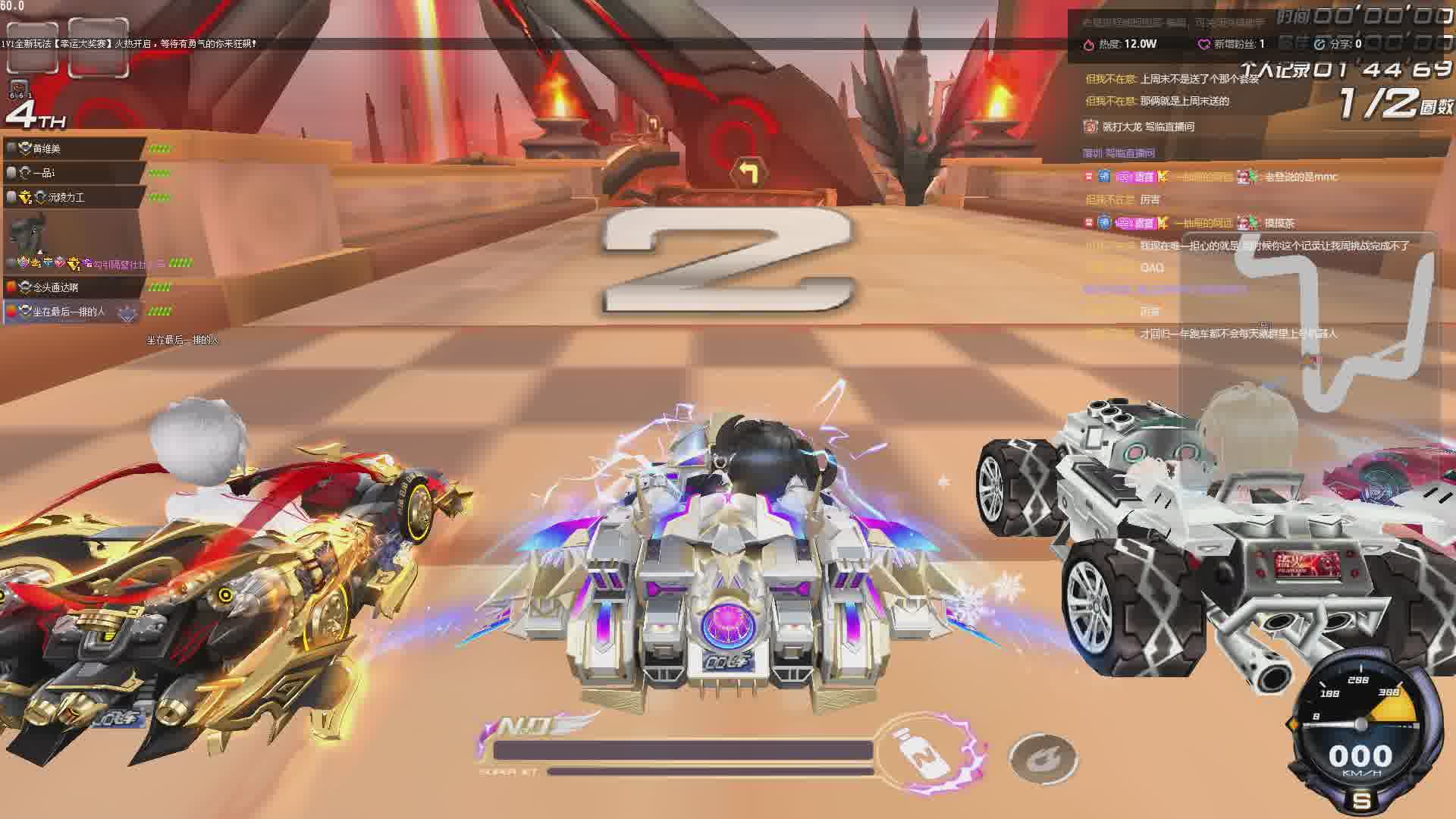Open chat message 老登说的是mmc
Image resolution: width=1456 pixels, height=819 pixels.
(1301, 177)
